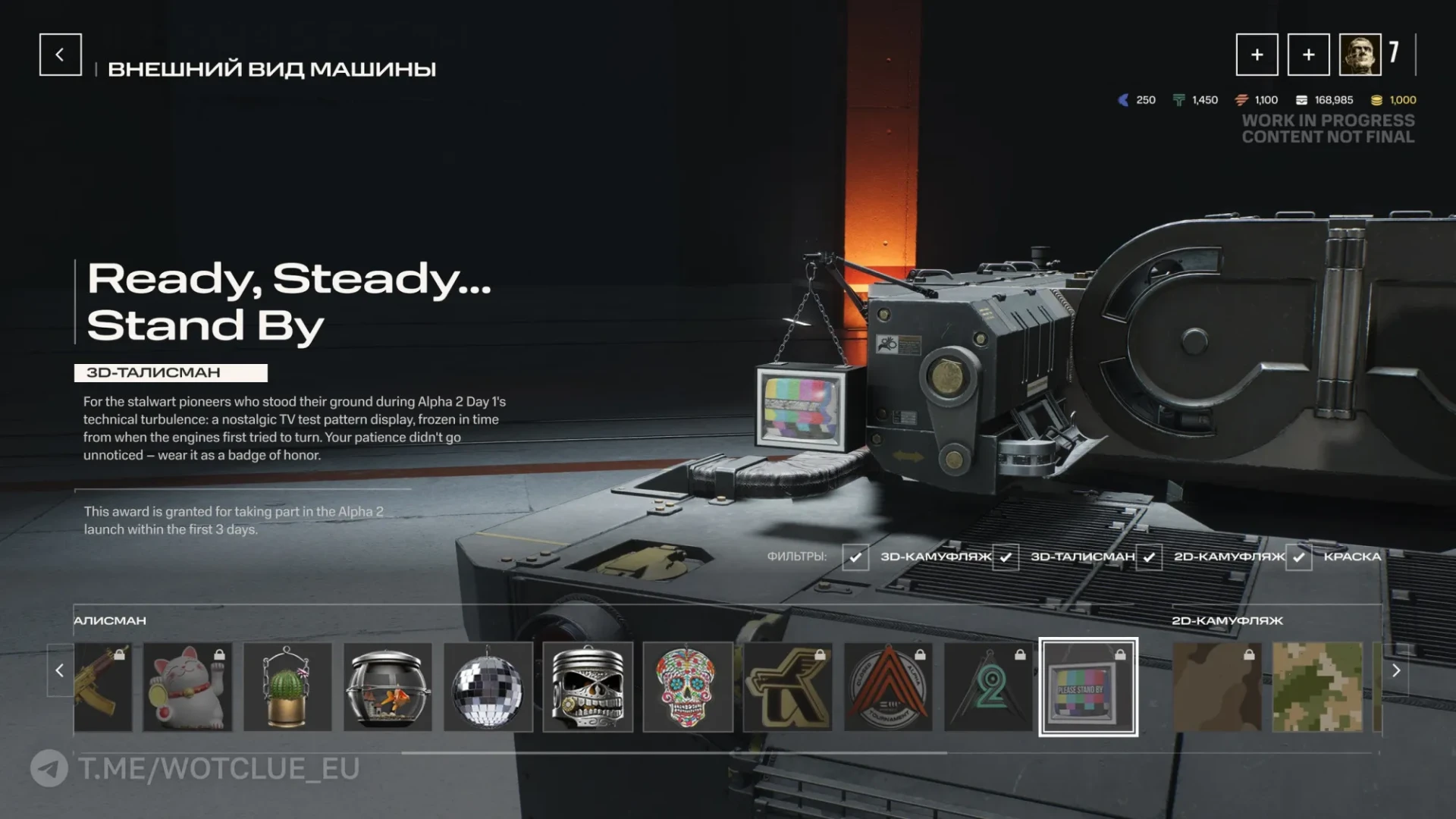This screenshot has height=819, width=1456.
Task: Select the golden rifle charm
Action: point(103,687)
